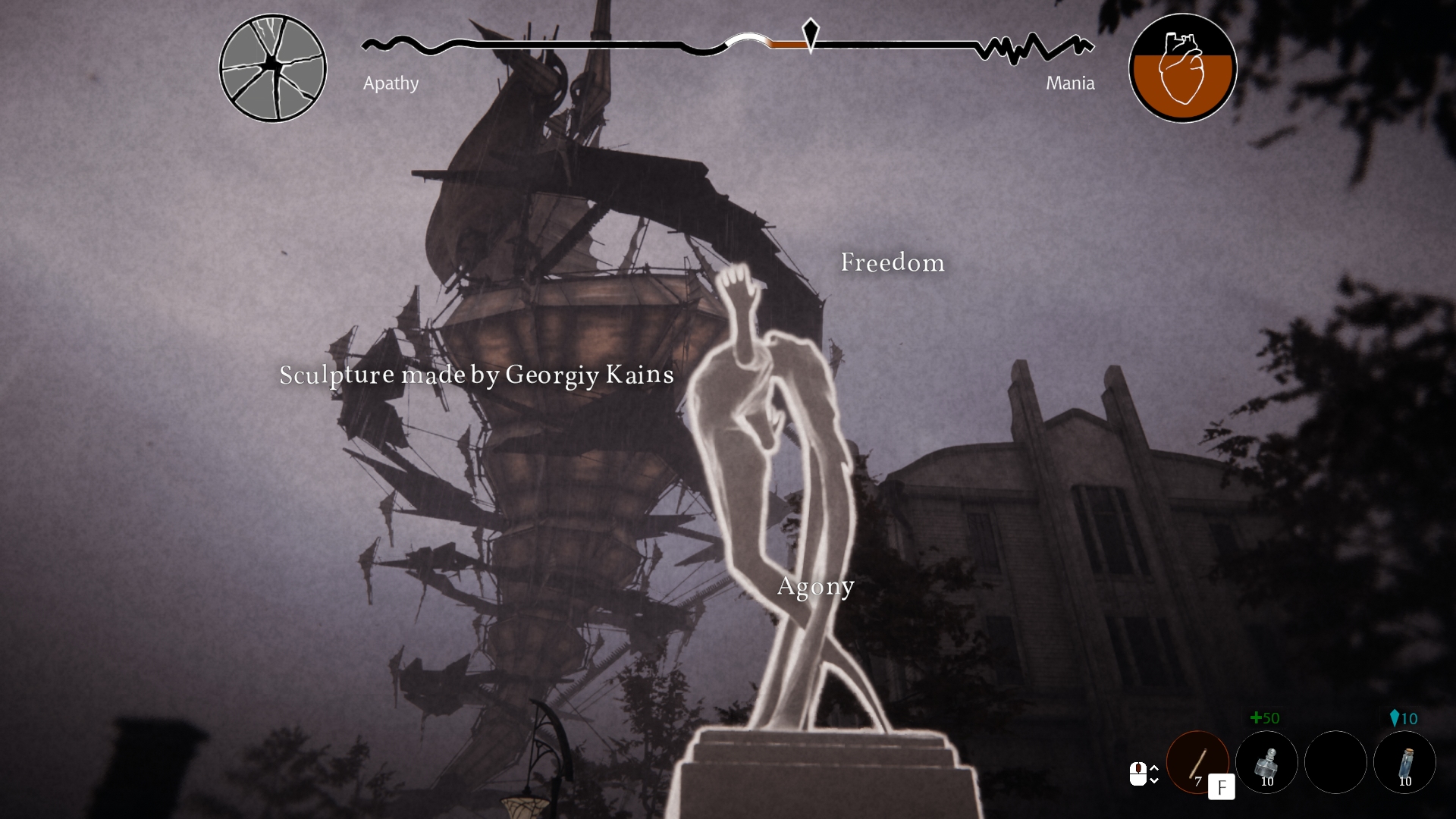Screen dimensions: 1456x819
Task: Select the matchstick hotbar slot
Action: (1197, 761)
